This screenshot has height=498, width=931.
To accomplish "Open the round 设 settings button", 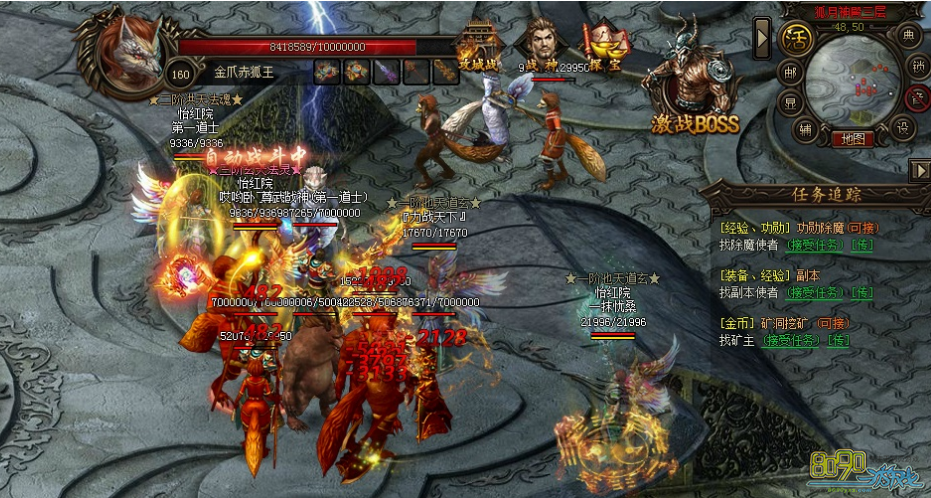I will tap(904, 127).
